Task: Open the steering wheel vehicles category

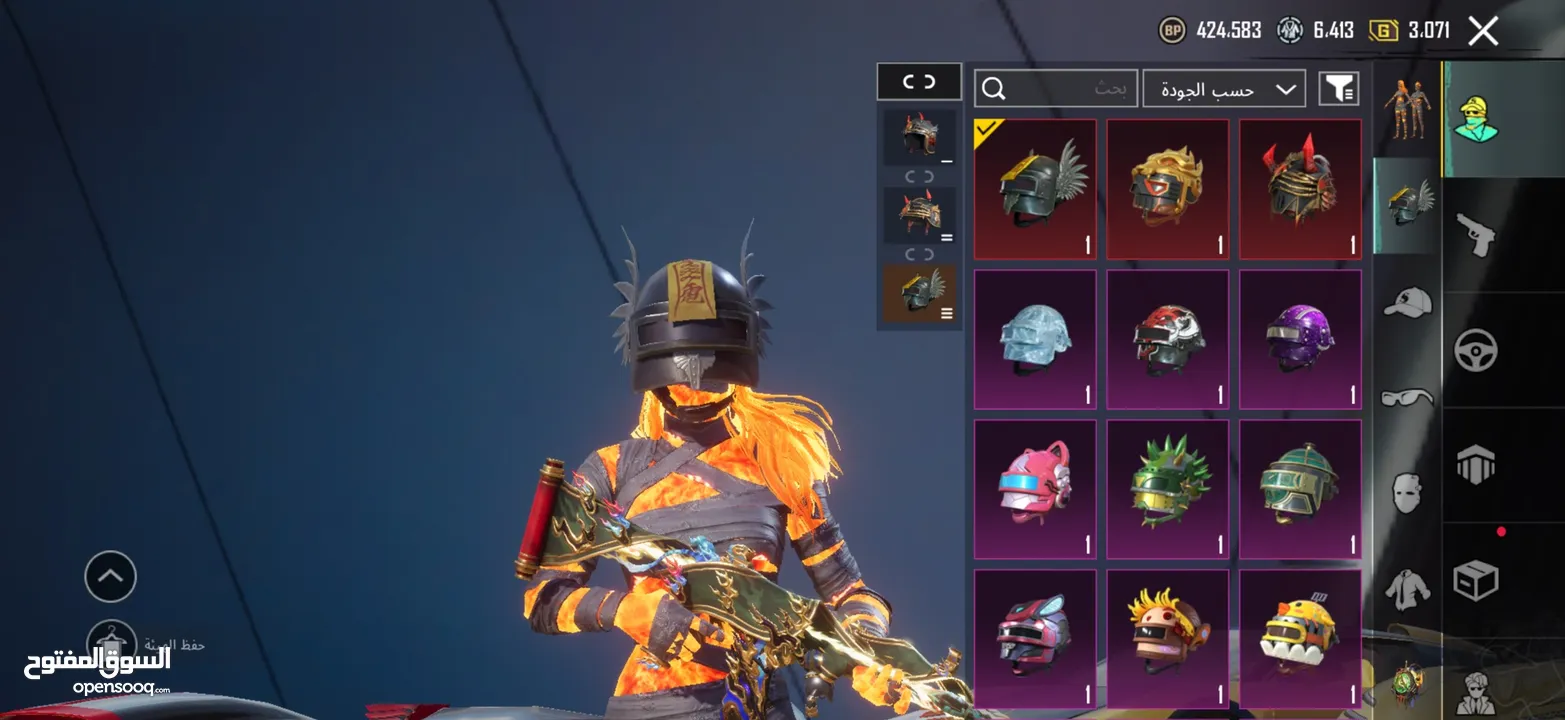Action: tap(1475, 350)
